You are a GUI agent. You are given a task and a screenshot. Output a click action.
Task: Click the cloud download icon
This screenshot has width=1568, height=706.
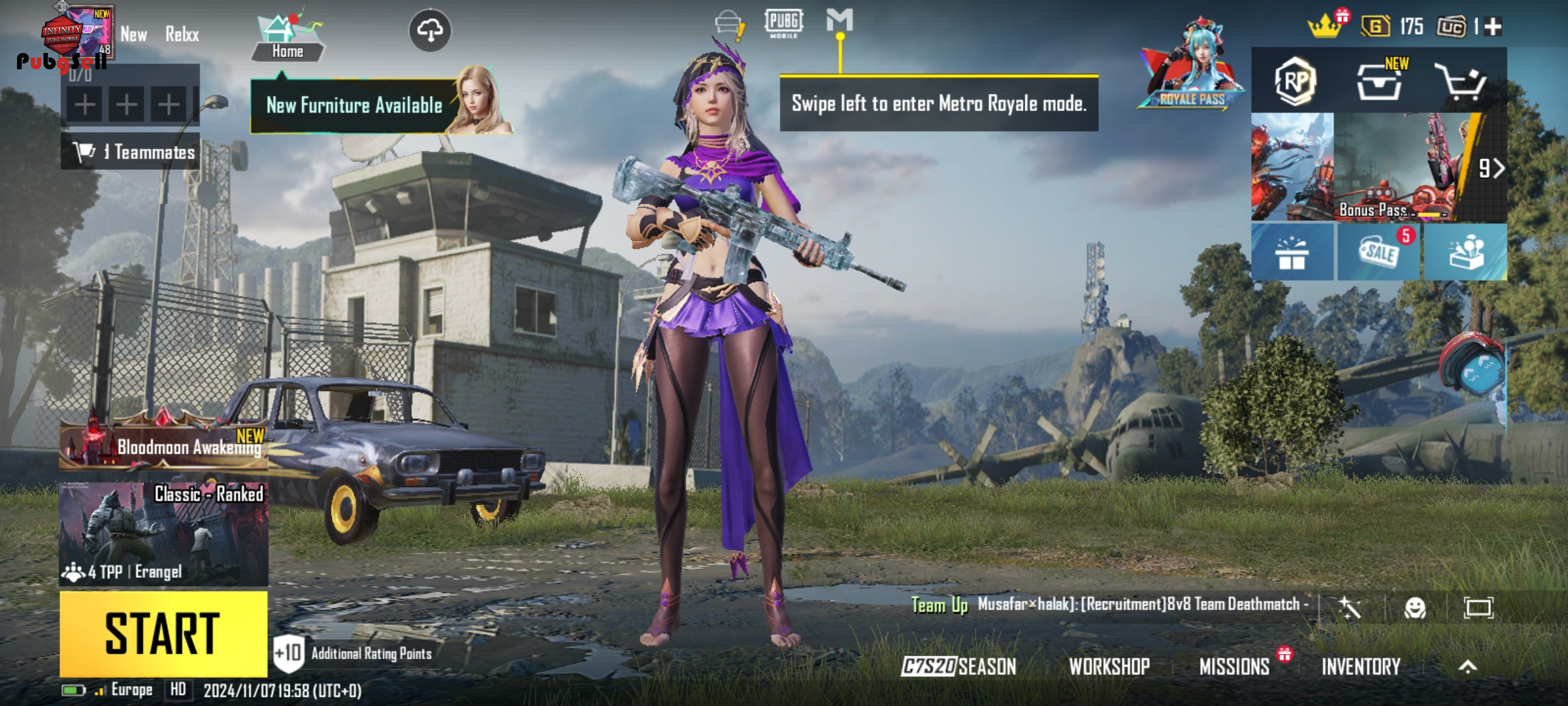tap(430, 30)
